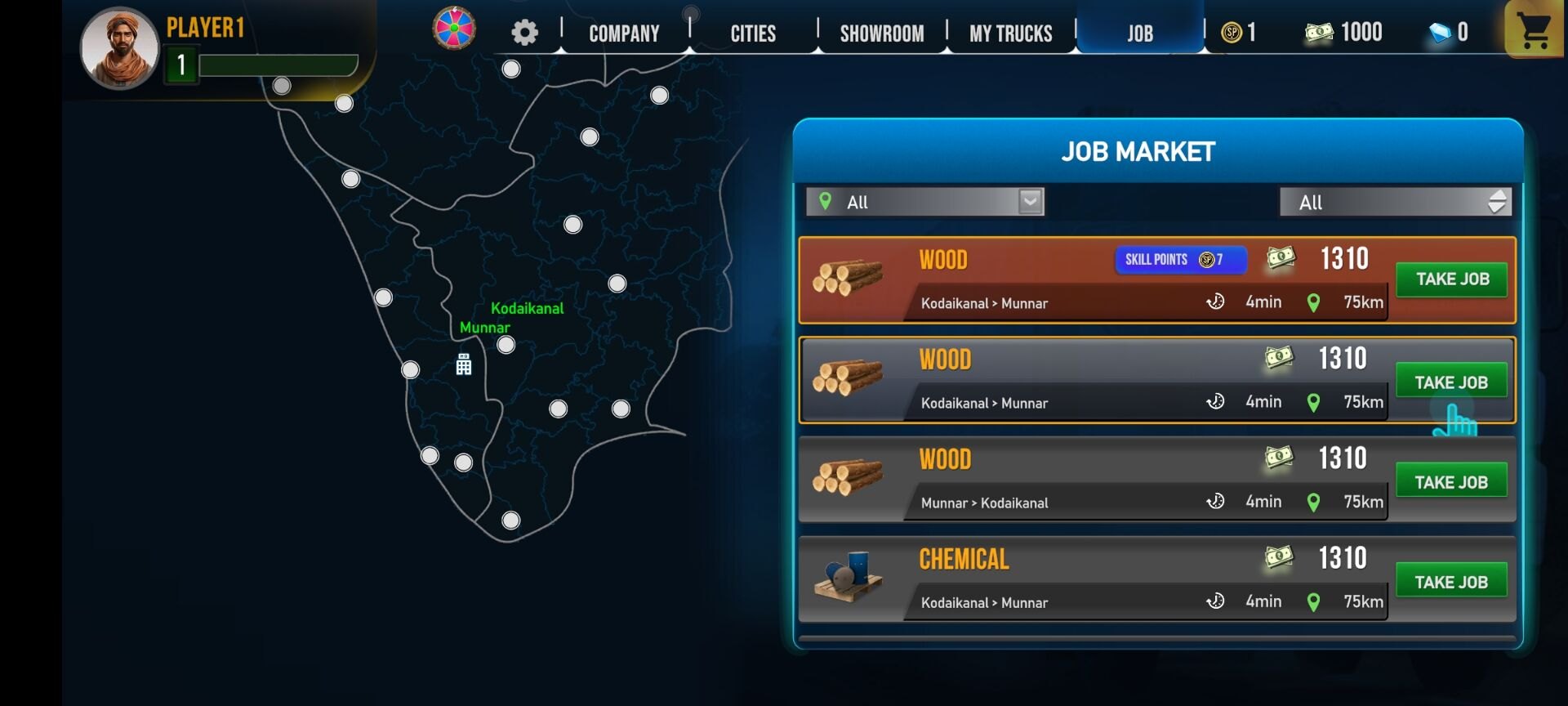Open the shopping cart store
The image size is (1568, 706).
coord(1534,31)
